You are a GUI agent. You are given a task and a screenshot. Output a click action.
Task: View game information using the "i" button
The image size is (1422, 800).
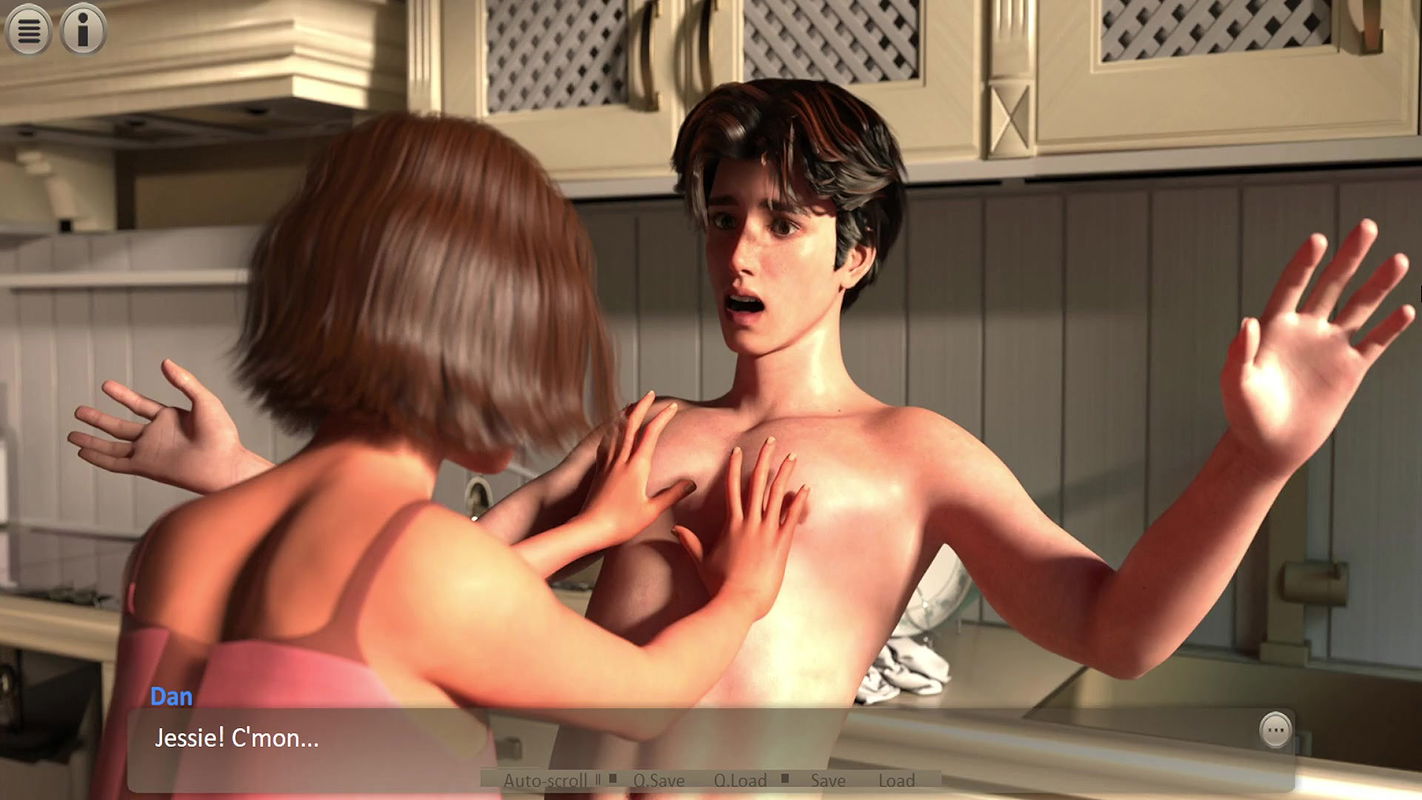[x=82, y=30]
